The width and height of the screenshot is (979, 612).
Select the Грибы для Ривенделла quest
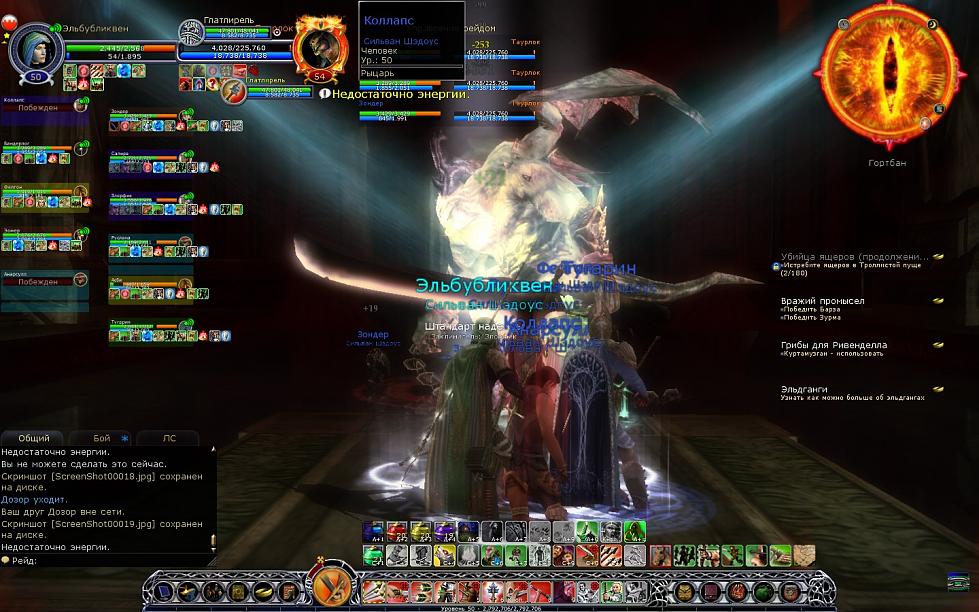coord(833,345)
